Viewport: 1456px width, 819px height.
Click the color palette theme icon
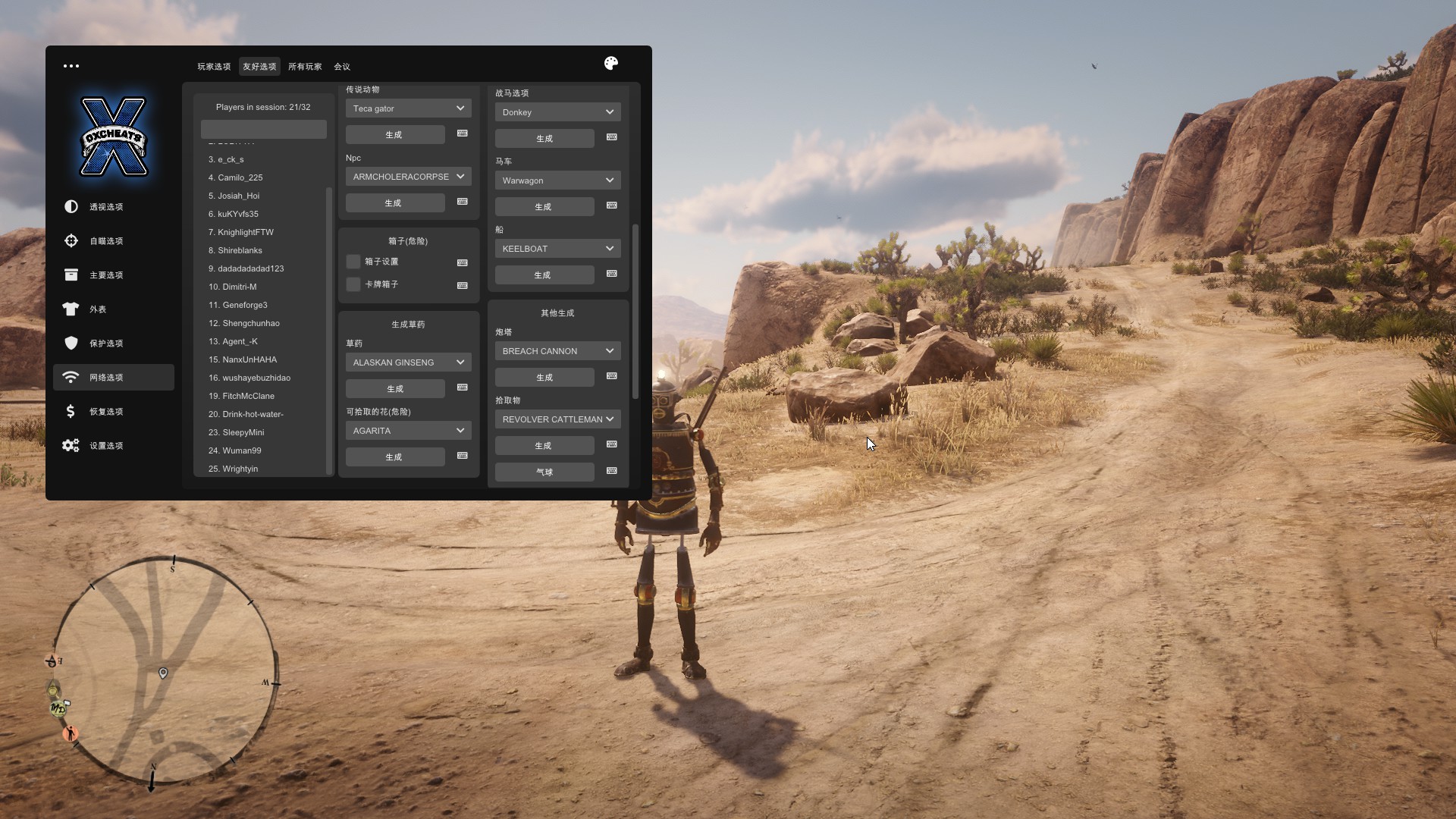[611, 64]
